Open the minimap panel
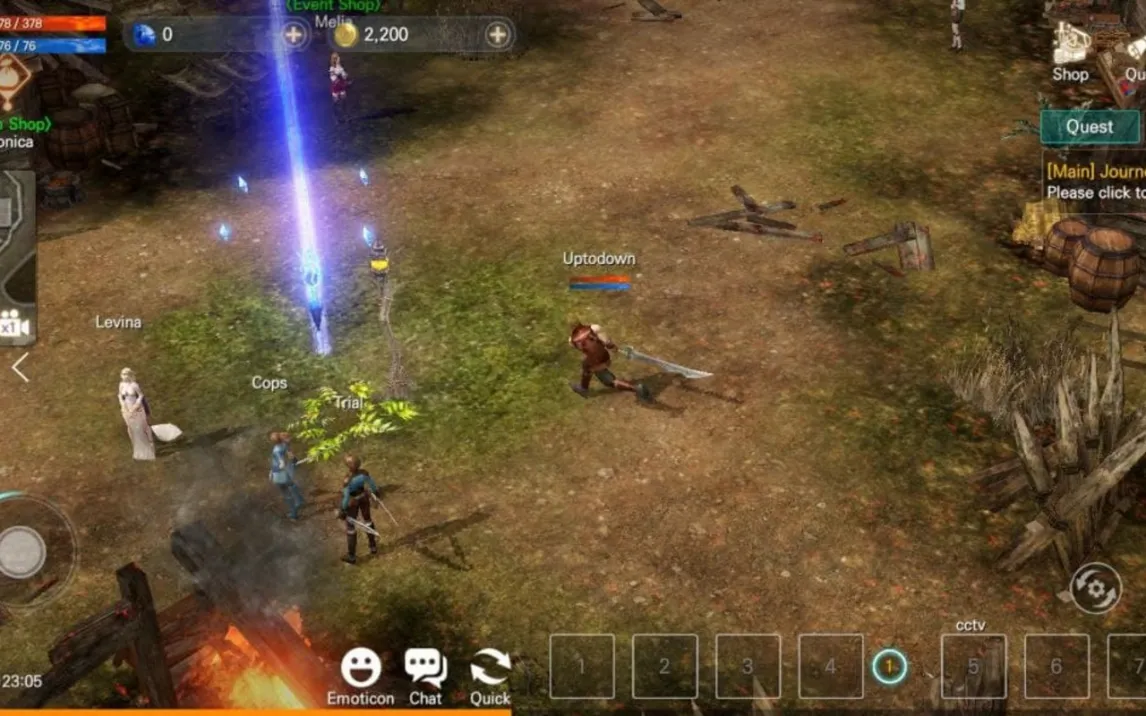This screenshot has width=1146, height=716. [x=16, y=240]
